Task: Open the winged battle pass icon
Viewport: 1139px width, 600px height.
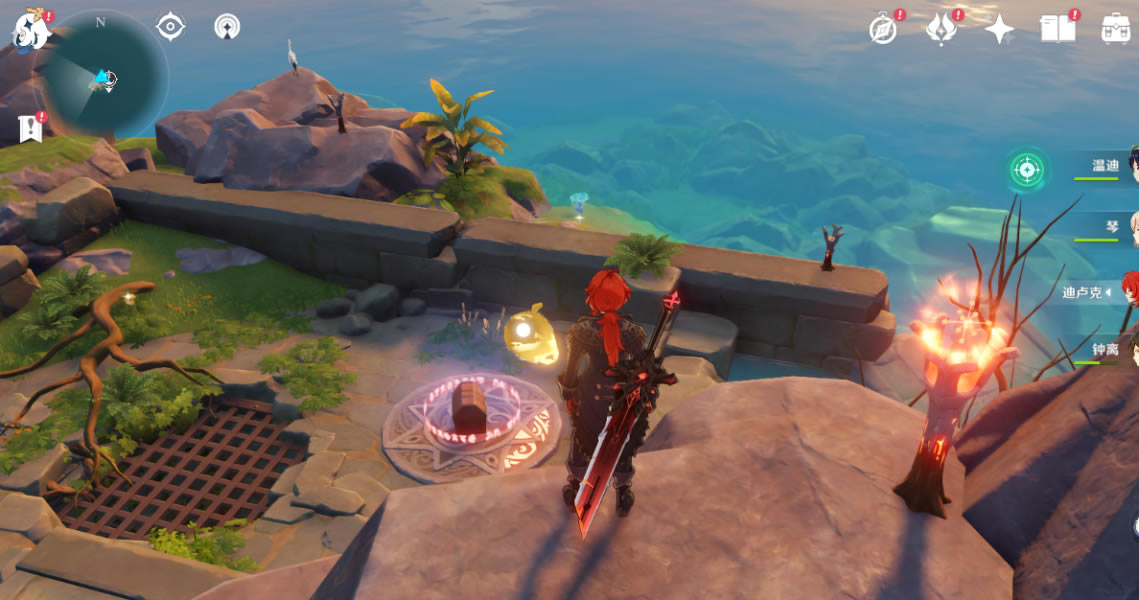Action: pos(940,29)
